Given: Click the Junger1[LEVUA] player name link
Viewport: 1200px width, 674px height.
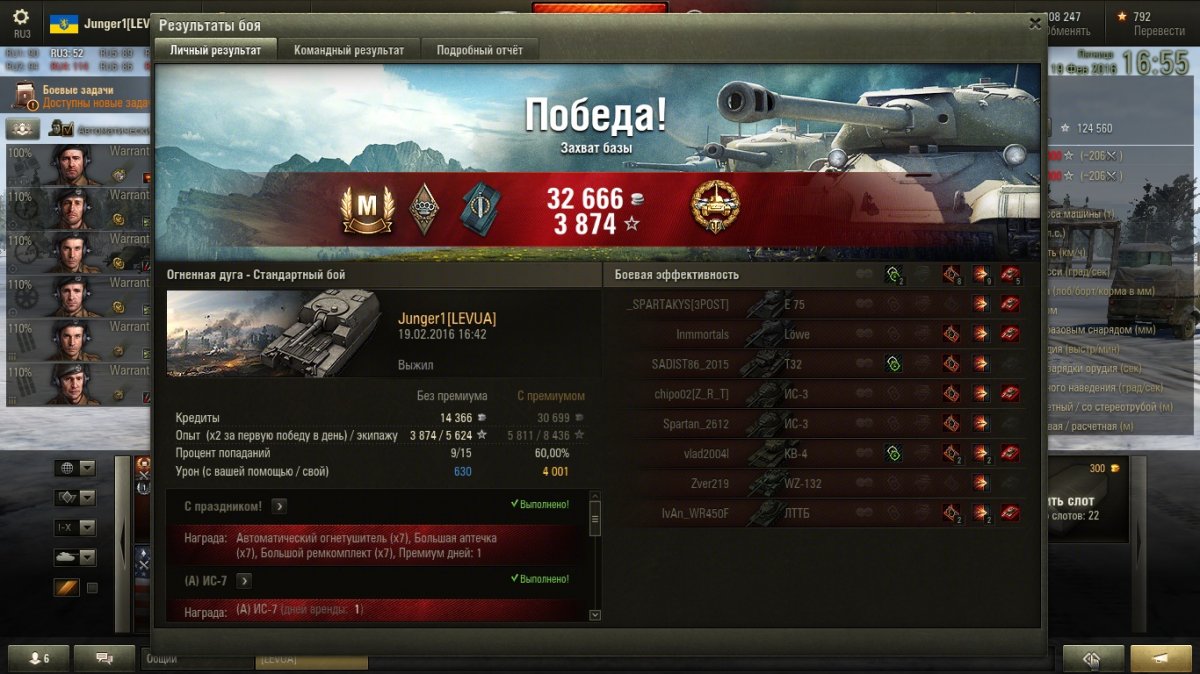Looking at the screenshot, I should point(446,319).
